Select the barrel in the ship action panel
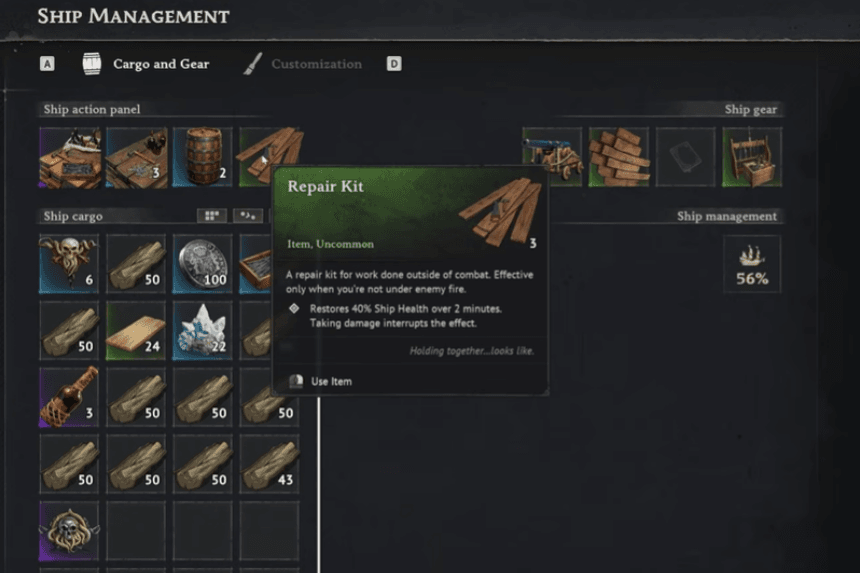 [x=202, y=157]
